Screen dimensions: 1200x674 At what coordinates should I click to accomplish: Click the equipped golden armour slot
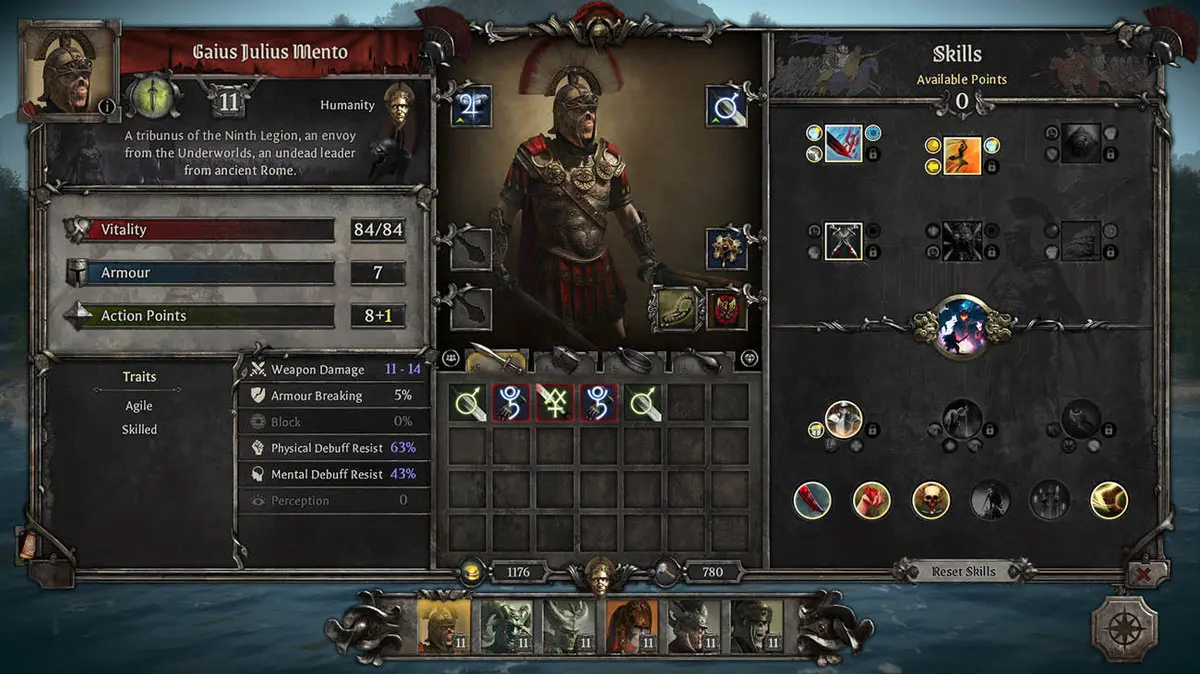tap(726, 248)
